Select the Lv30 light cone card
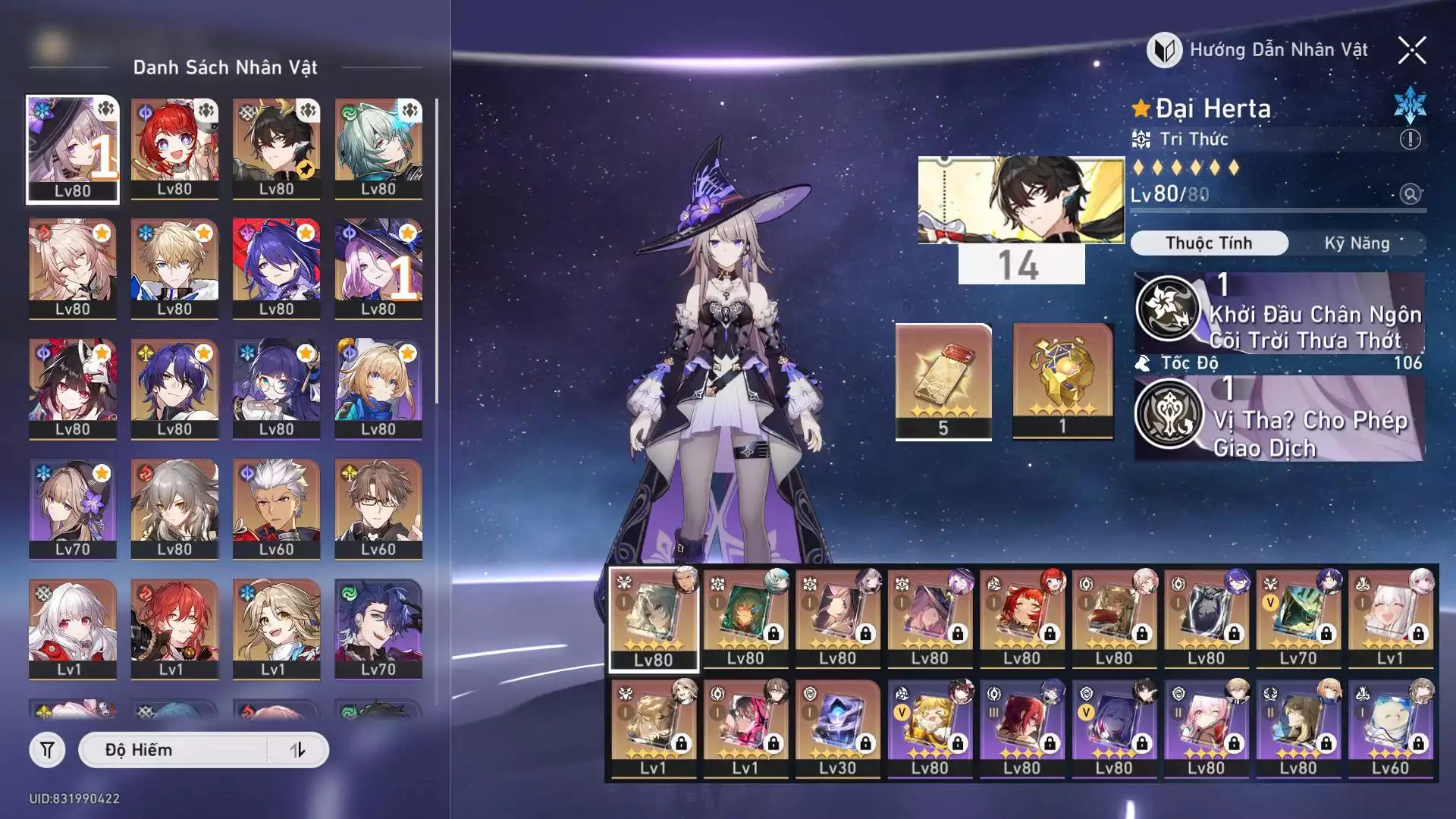Image resolution: width=1456 pixels, height=819 pixels. (x=837, y=728)
